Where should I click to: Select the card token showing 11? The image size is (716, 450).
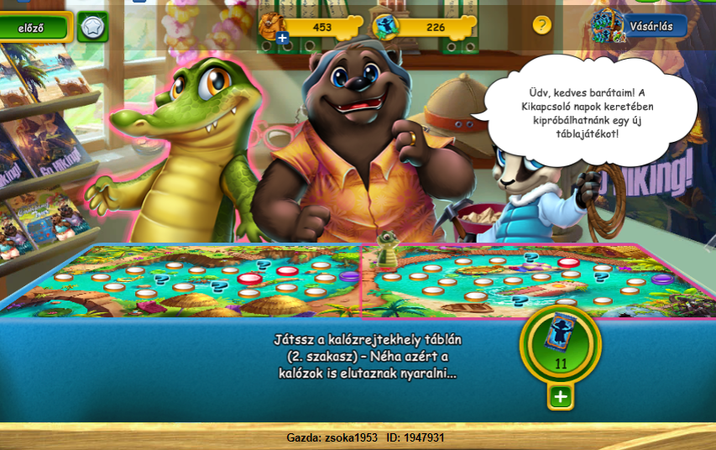pos(560,343)
